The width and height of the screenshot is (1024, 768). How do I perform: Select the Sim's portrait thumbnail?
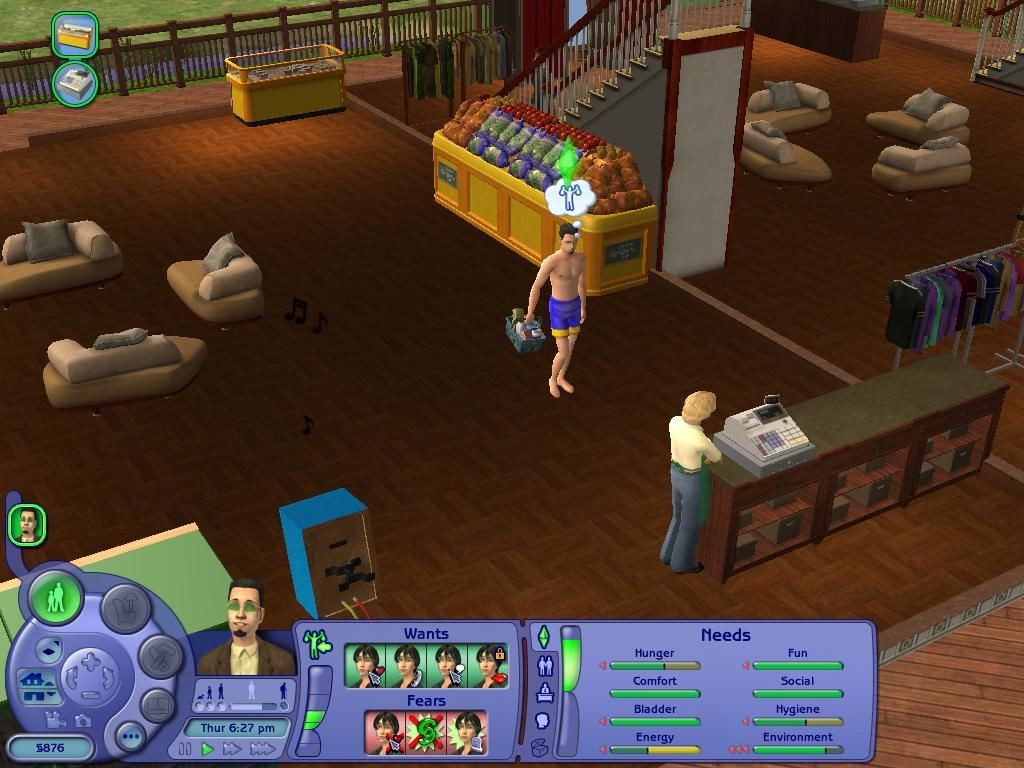pos(28,524)
